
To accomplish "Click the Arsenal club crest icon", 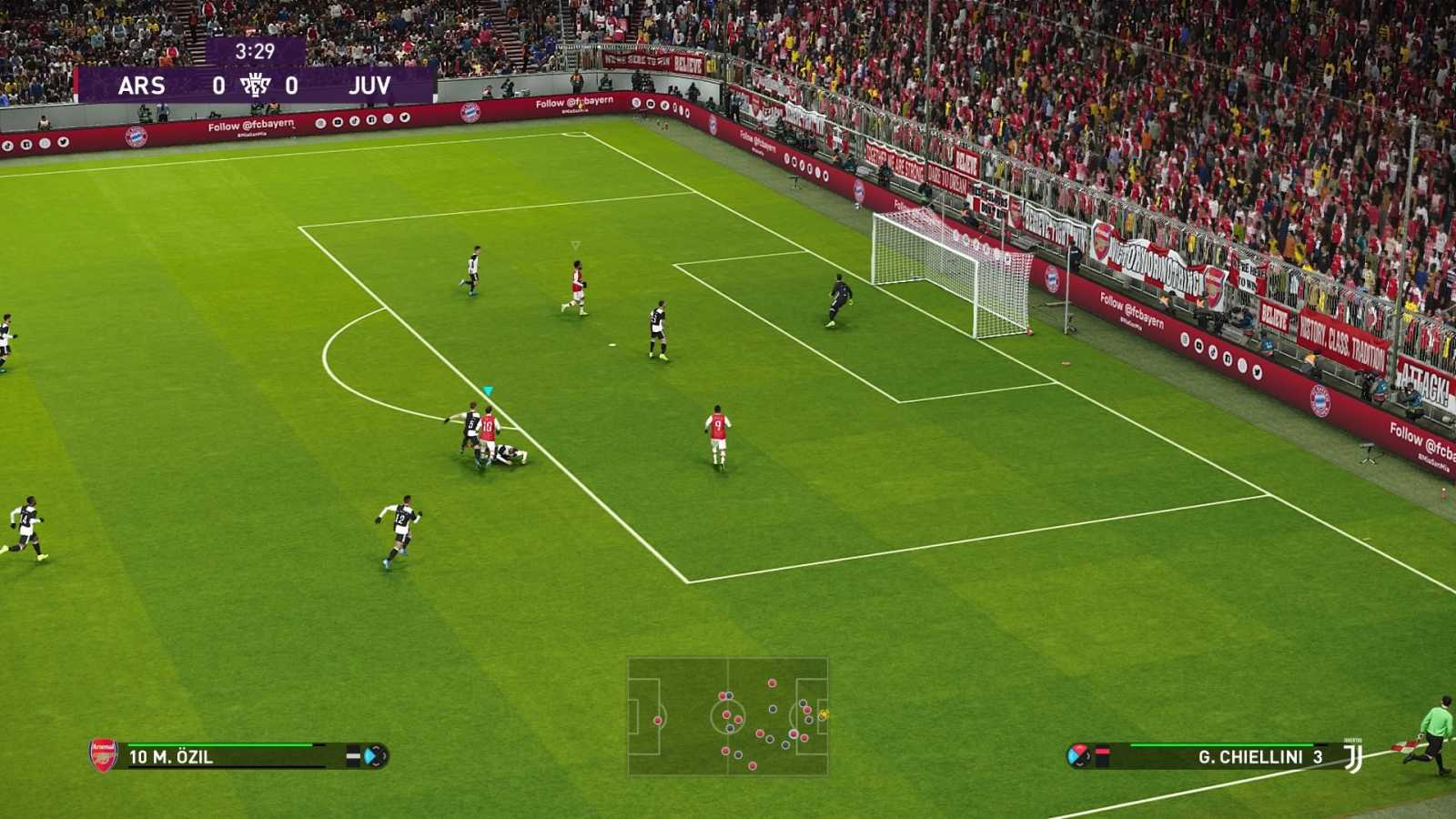I will point(102,753).
